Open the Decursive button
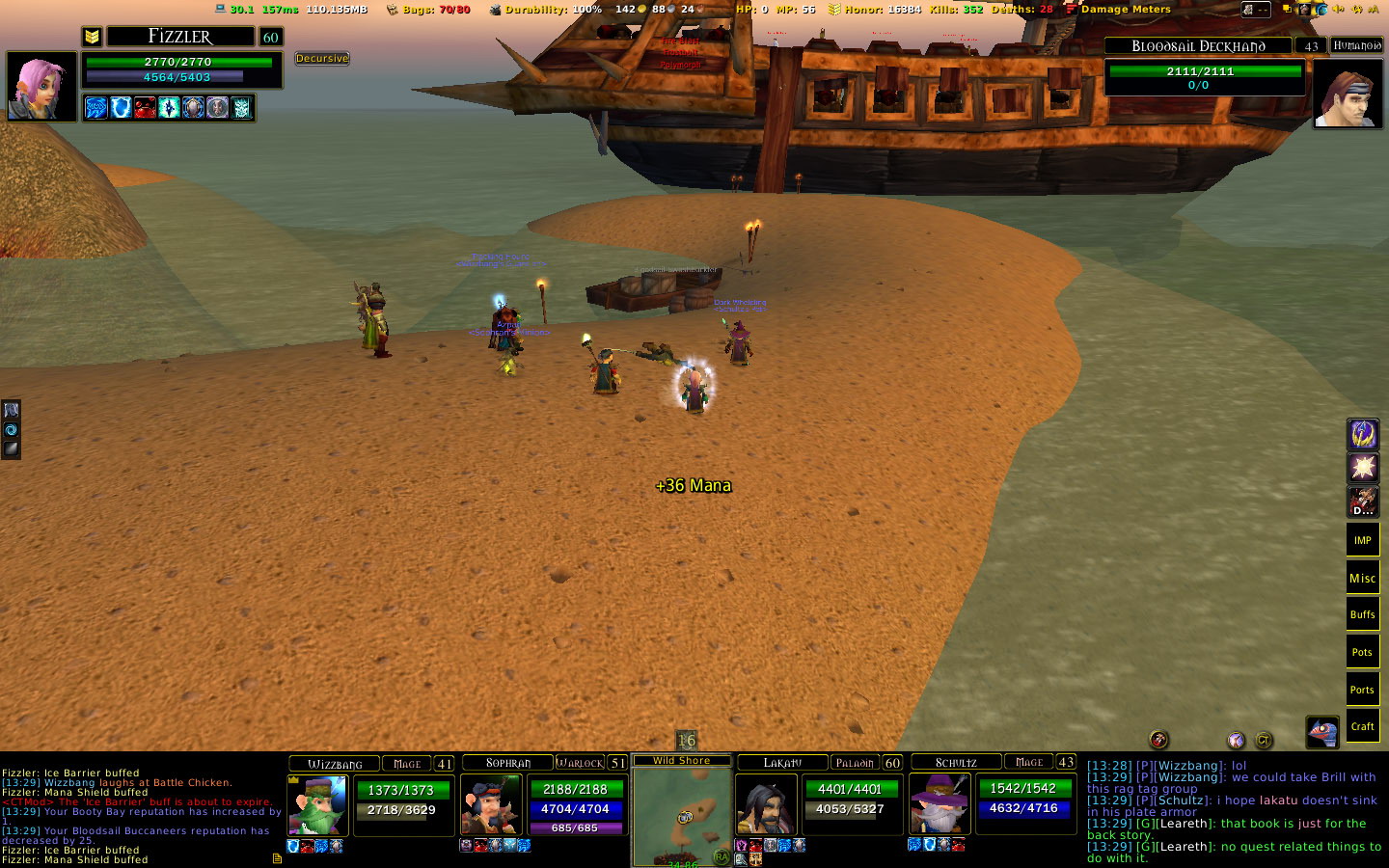This screenshot has width=1389, height=868. coord(322,59)
